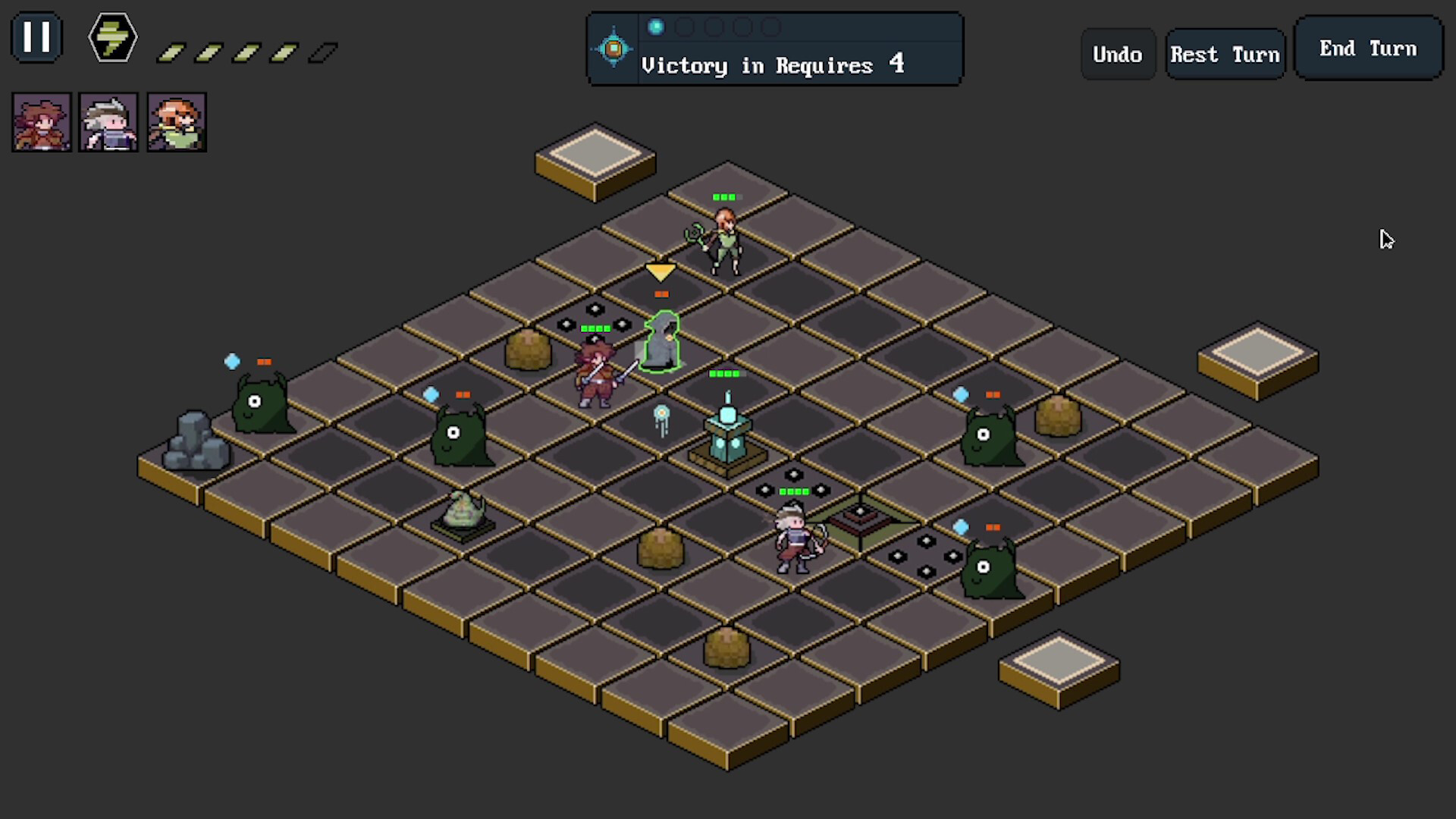Click the victory objective crystal icon
1456x819 pixels.
click(612, 48)
